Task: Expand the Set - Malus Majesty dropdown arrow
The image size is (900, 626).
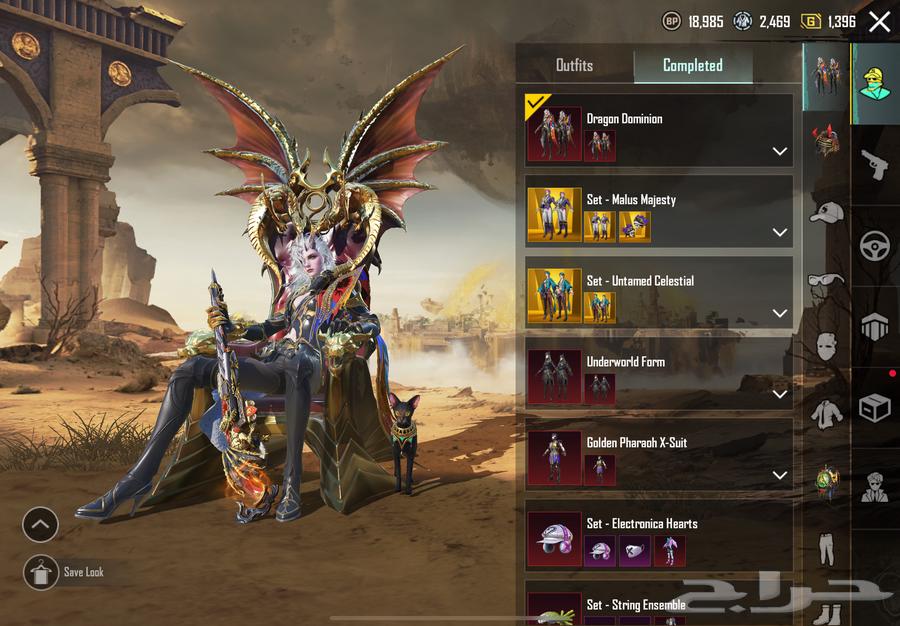Action: 780,232
